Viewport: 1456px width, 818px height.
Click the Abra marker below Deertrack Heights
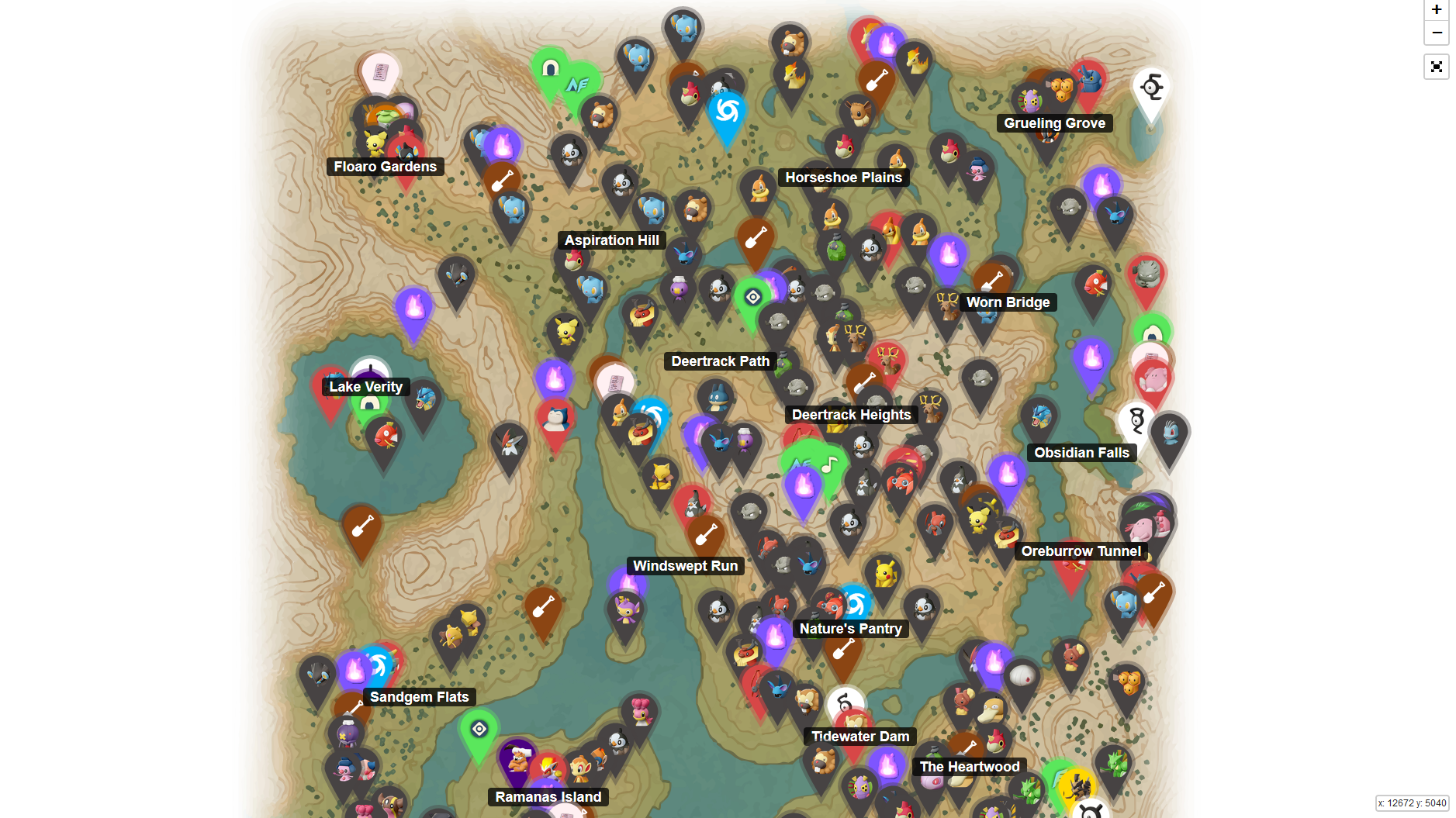[x=659, y=477]
